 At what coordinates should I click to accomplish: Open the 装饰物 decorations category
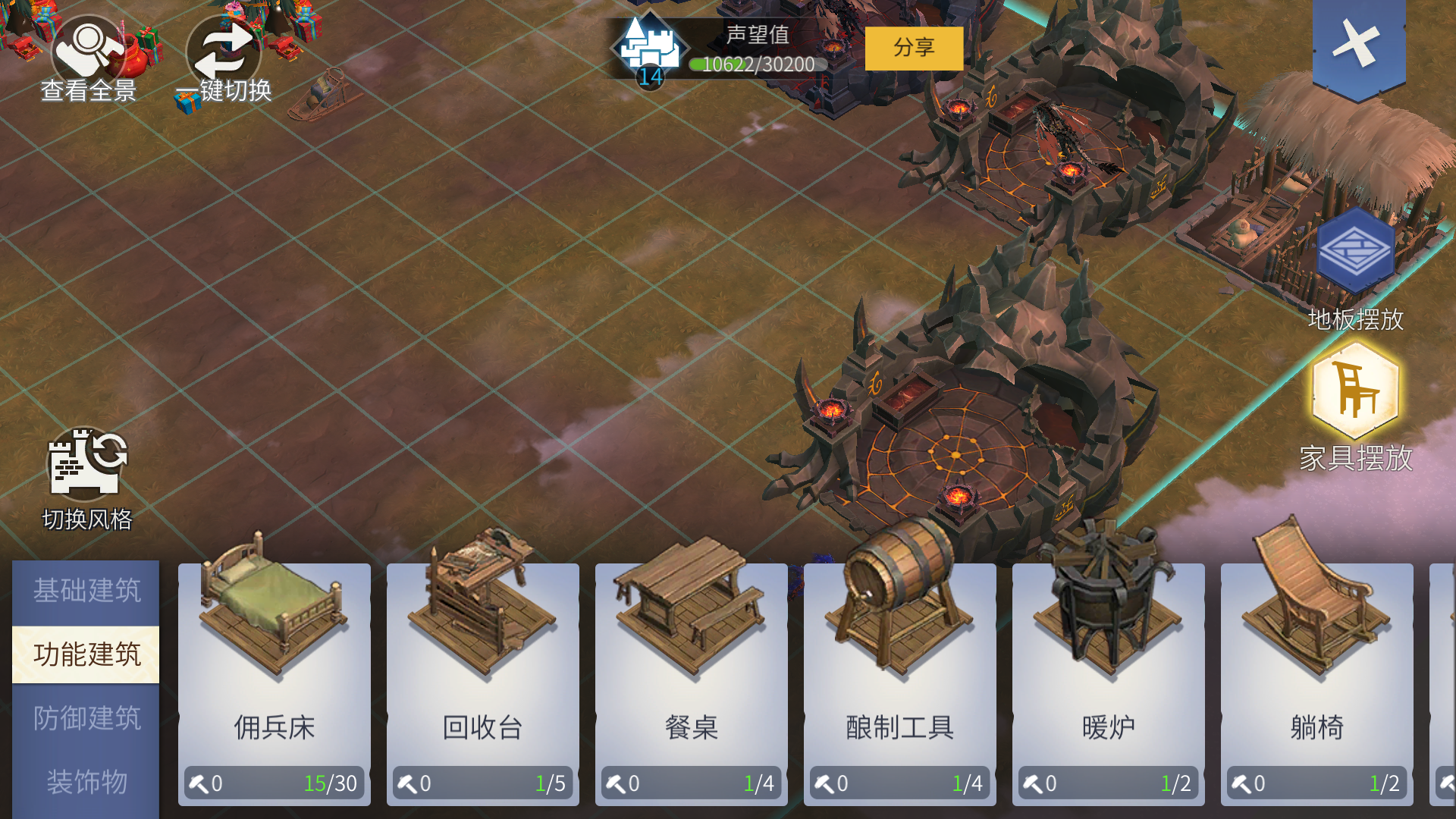[x=86, y=780]
